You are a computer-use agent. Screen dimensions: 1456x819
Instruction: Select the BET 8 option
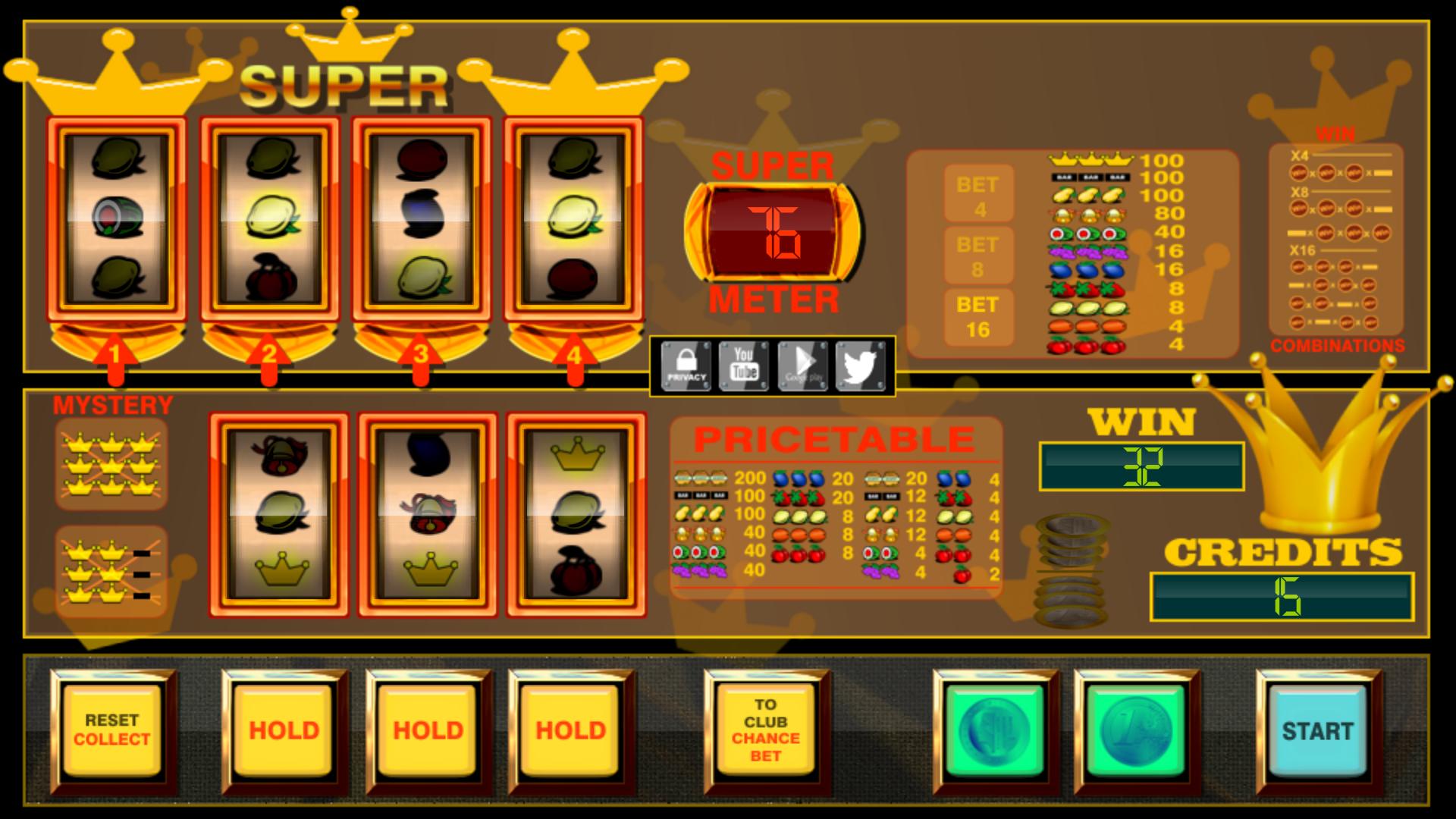[x=979, y=254]
